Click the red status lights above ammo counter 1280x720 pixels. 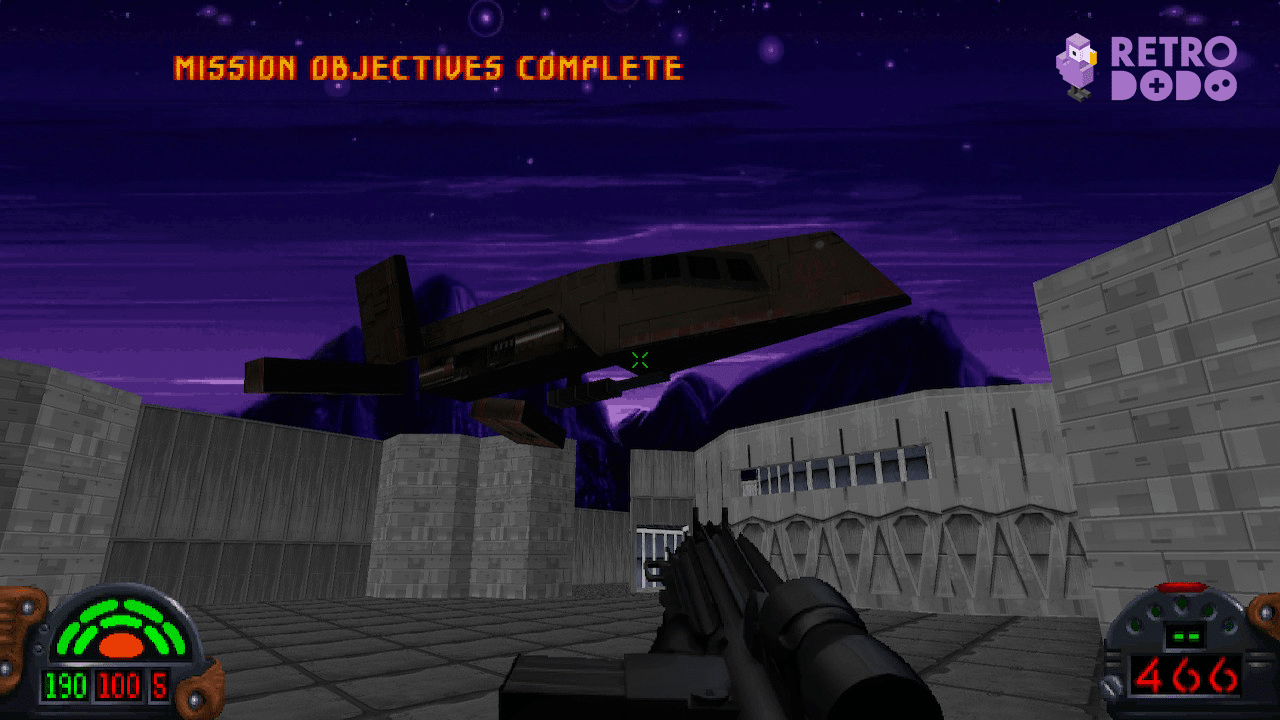point(1182,586)
